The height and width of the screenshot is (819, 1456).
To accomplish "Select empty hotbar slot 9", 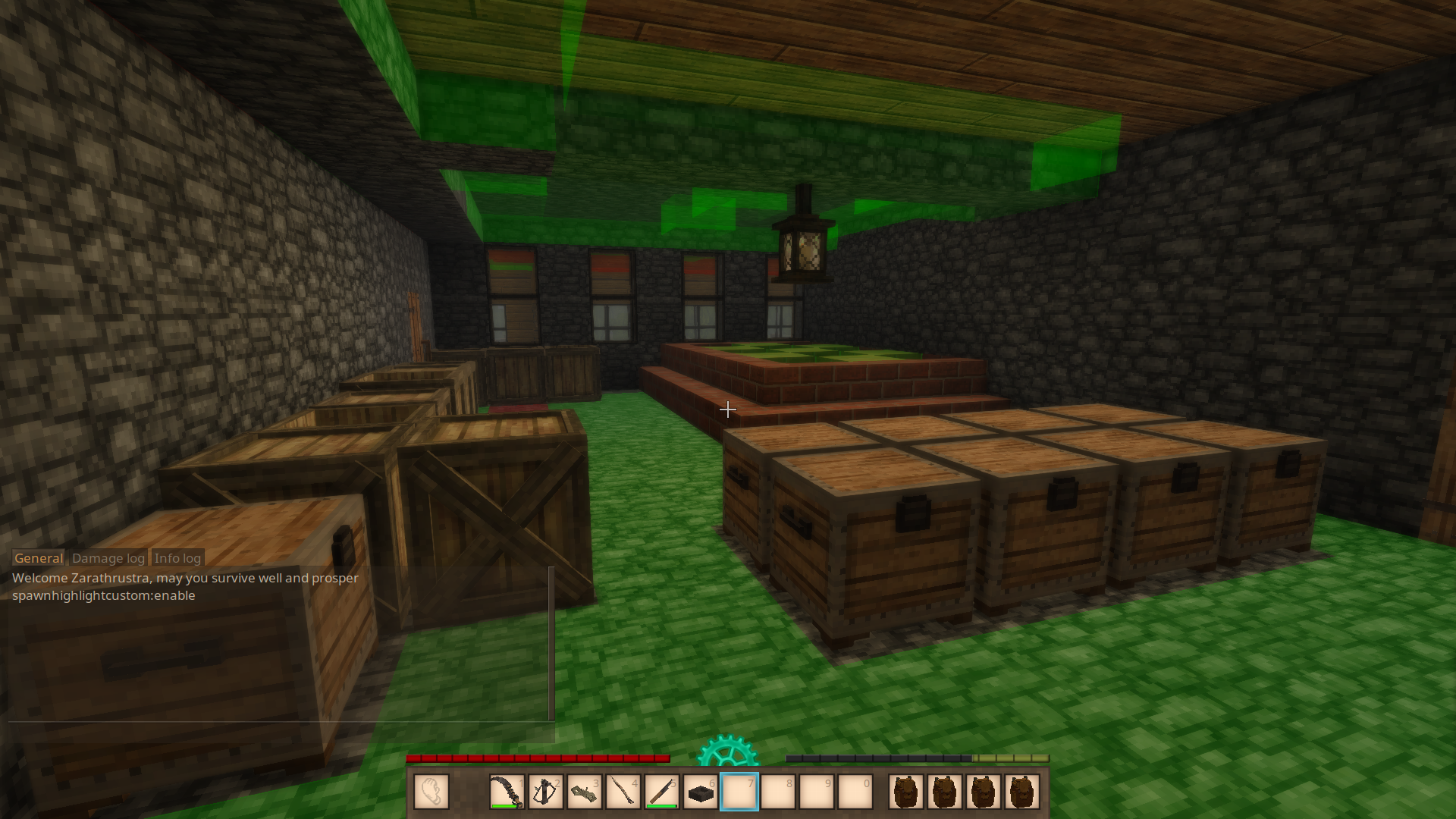I will click(816, 792).
